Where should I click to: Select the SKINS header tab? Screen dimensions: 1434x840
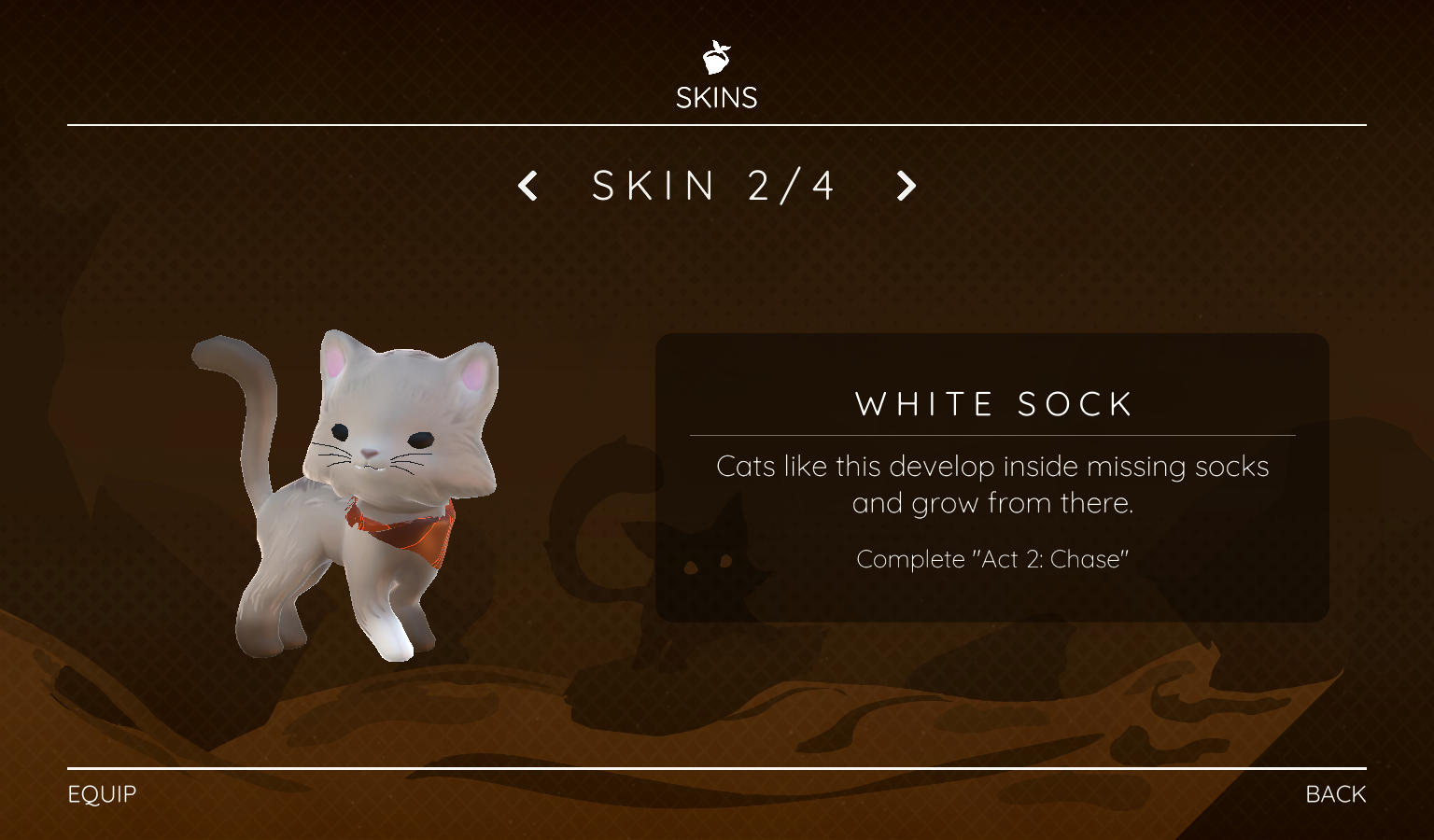pos(716,96)
